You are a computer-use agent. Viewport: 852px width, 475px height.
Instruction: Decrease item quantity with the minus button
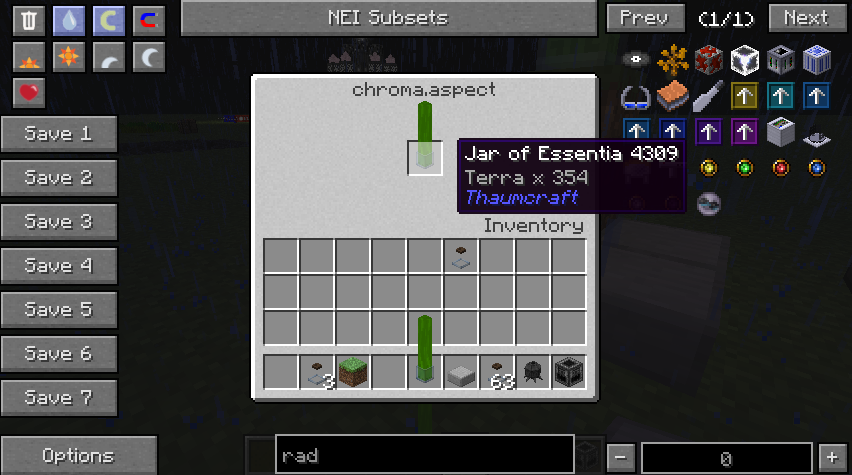(620, 457)
